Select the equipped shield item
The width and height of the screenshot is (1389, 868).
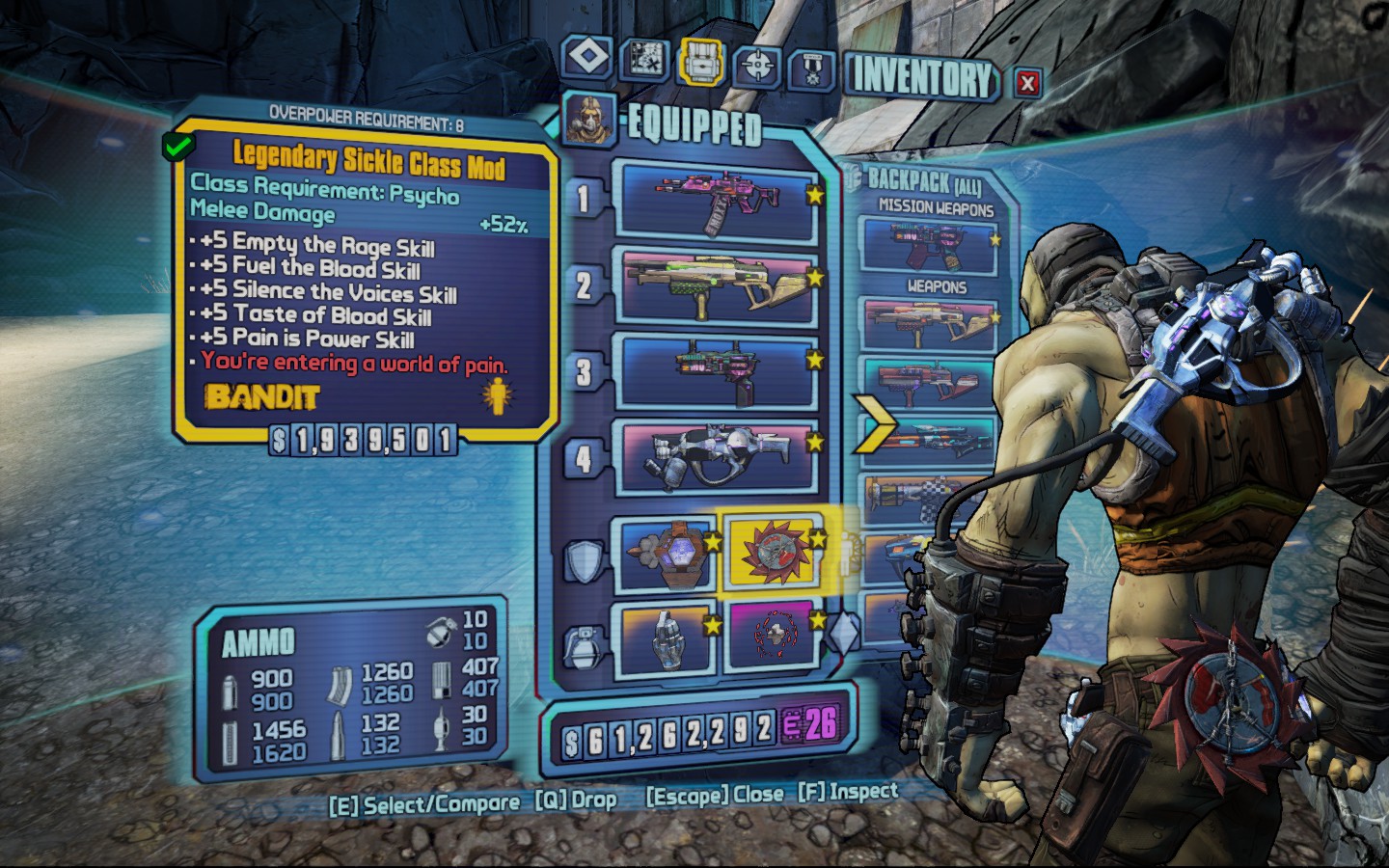tap(664, 556)
